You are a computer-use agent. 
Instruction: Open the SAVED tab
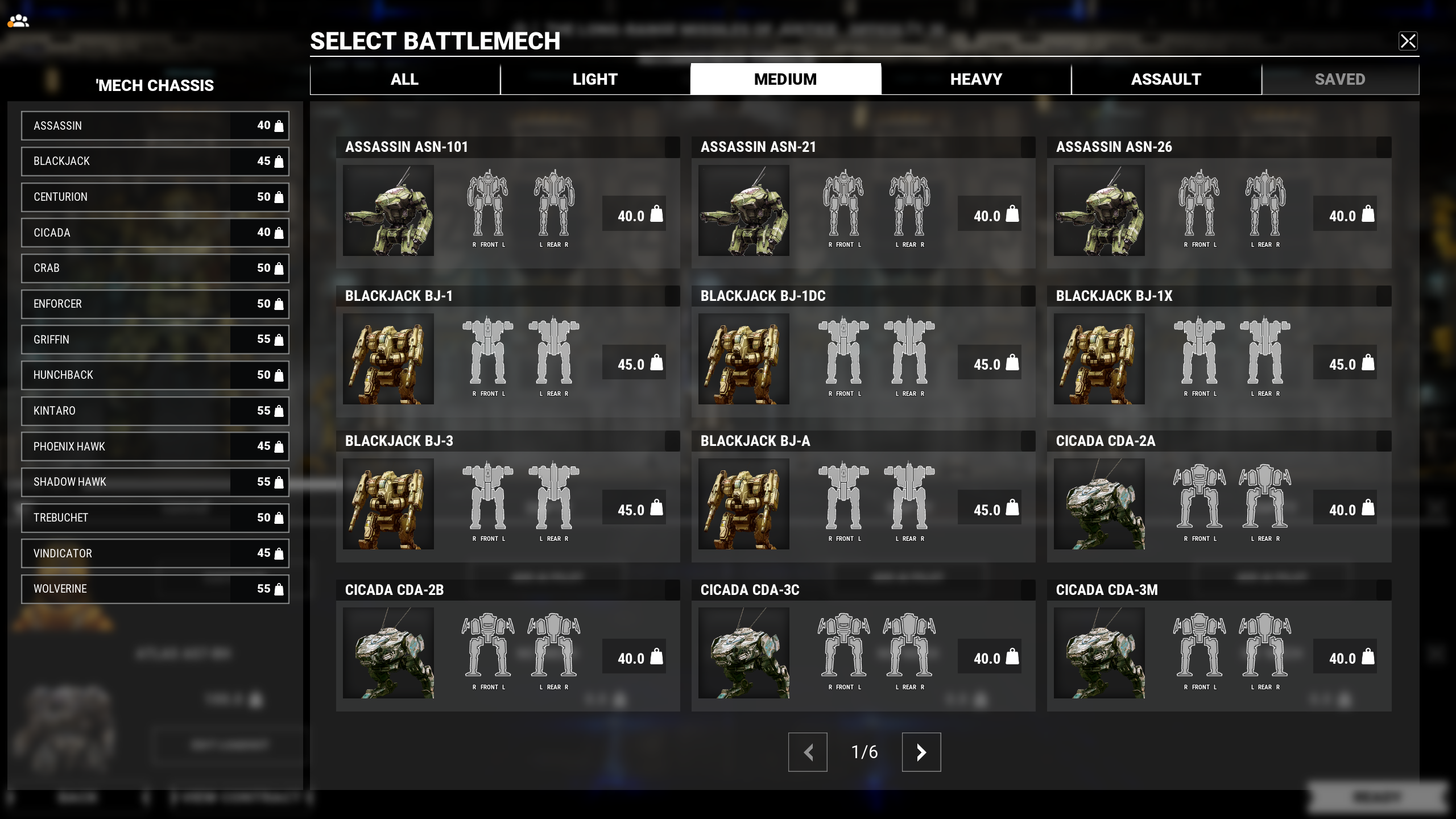point(1340,78)
